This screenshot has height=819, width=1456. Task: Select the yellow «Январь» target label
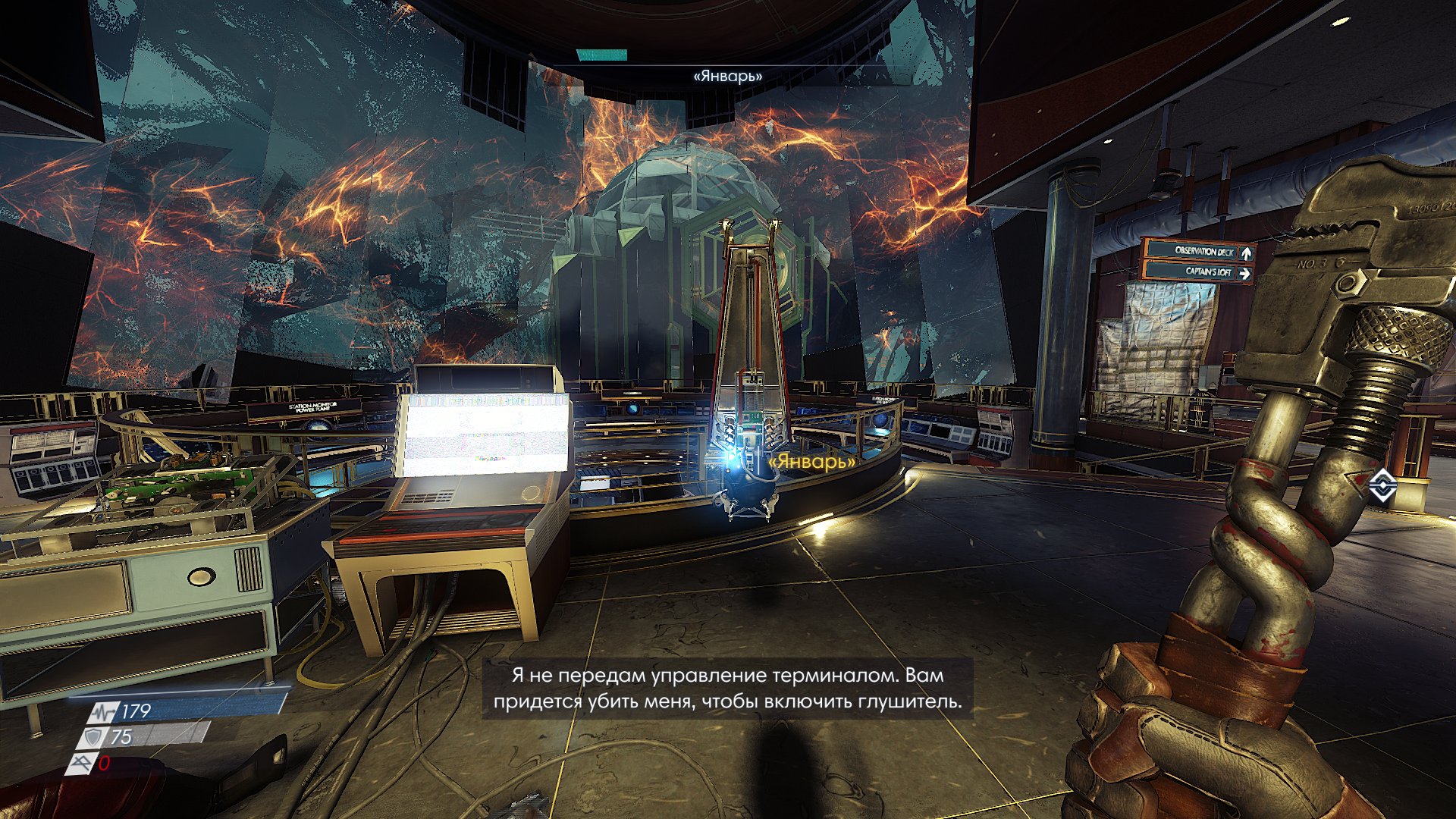811,461
